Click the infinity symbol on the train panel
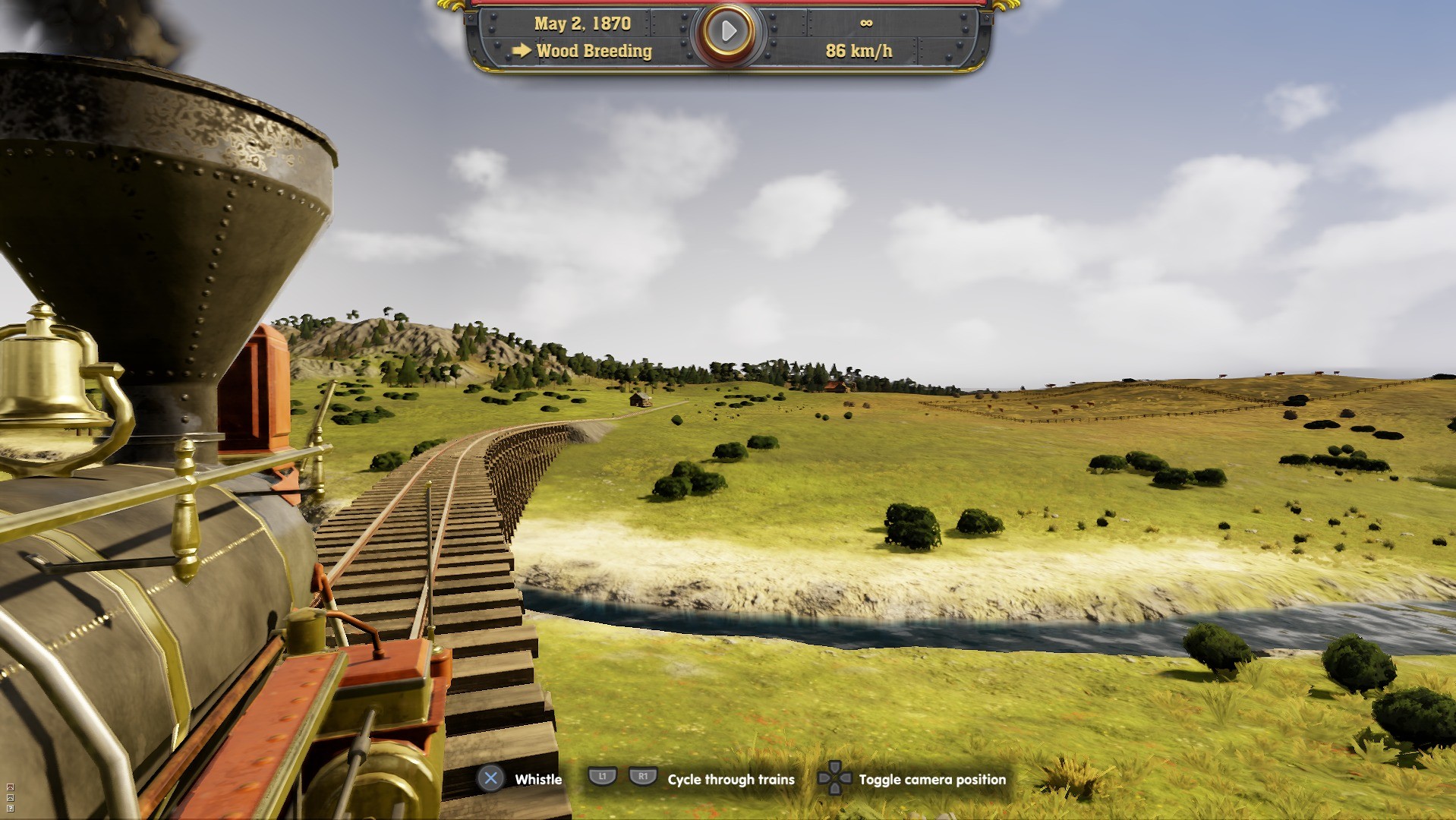Screen dimensions: 1456x820 click(866, 23)
